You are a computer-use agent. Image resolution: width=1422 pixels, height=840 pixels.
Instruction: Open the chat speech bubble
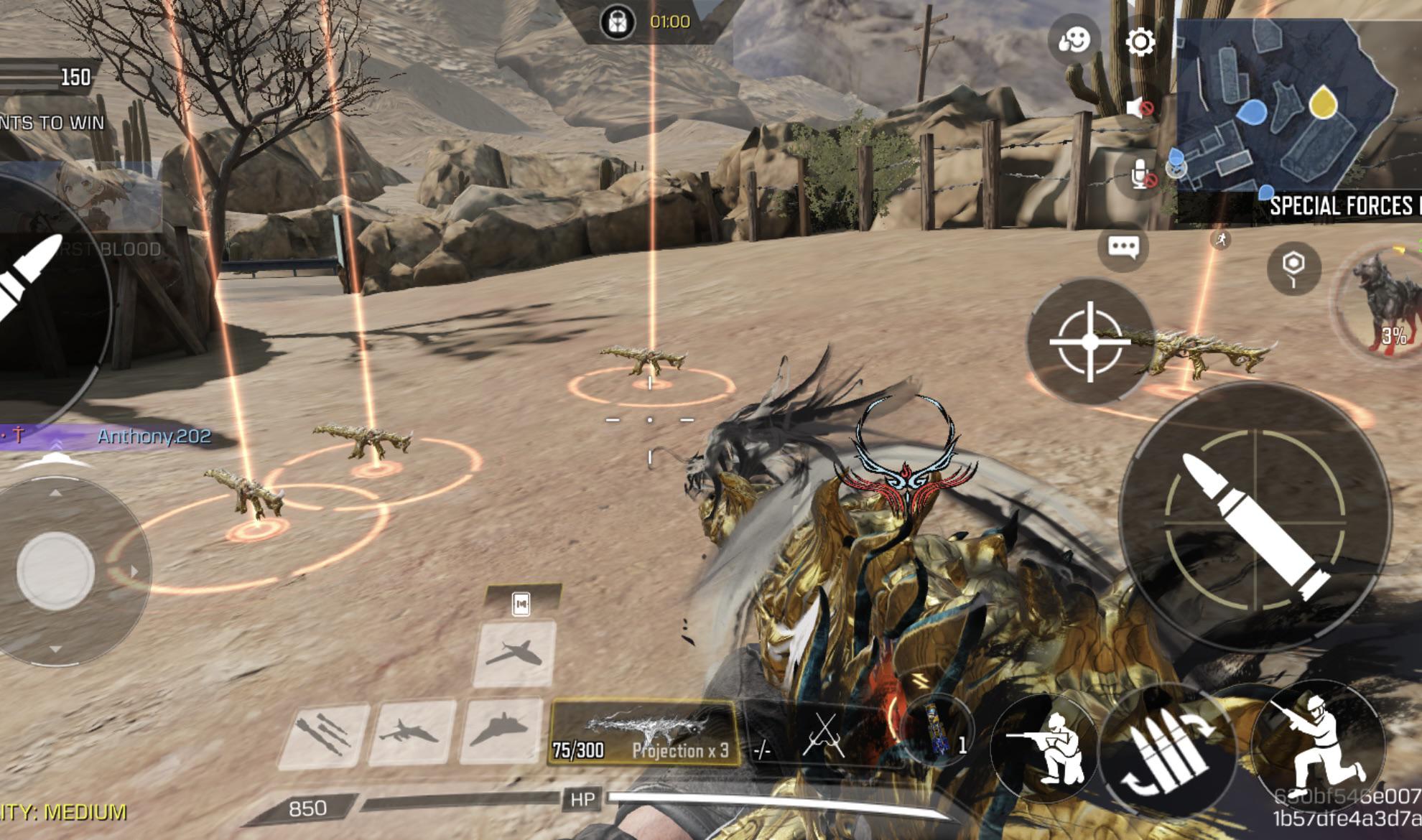(1123, 247)
